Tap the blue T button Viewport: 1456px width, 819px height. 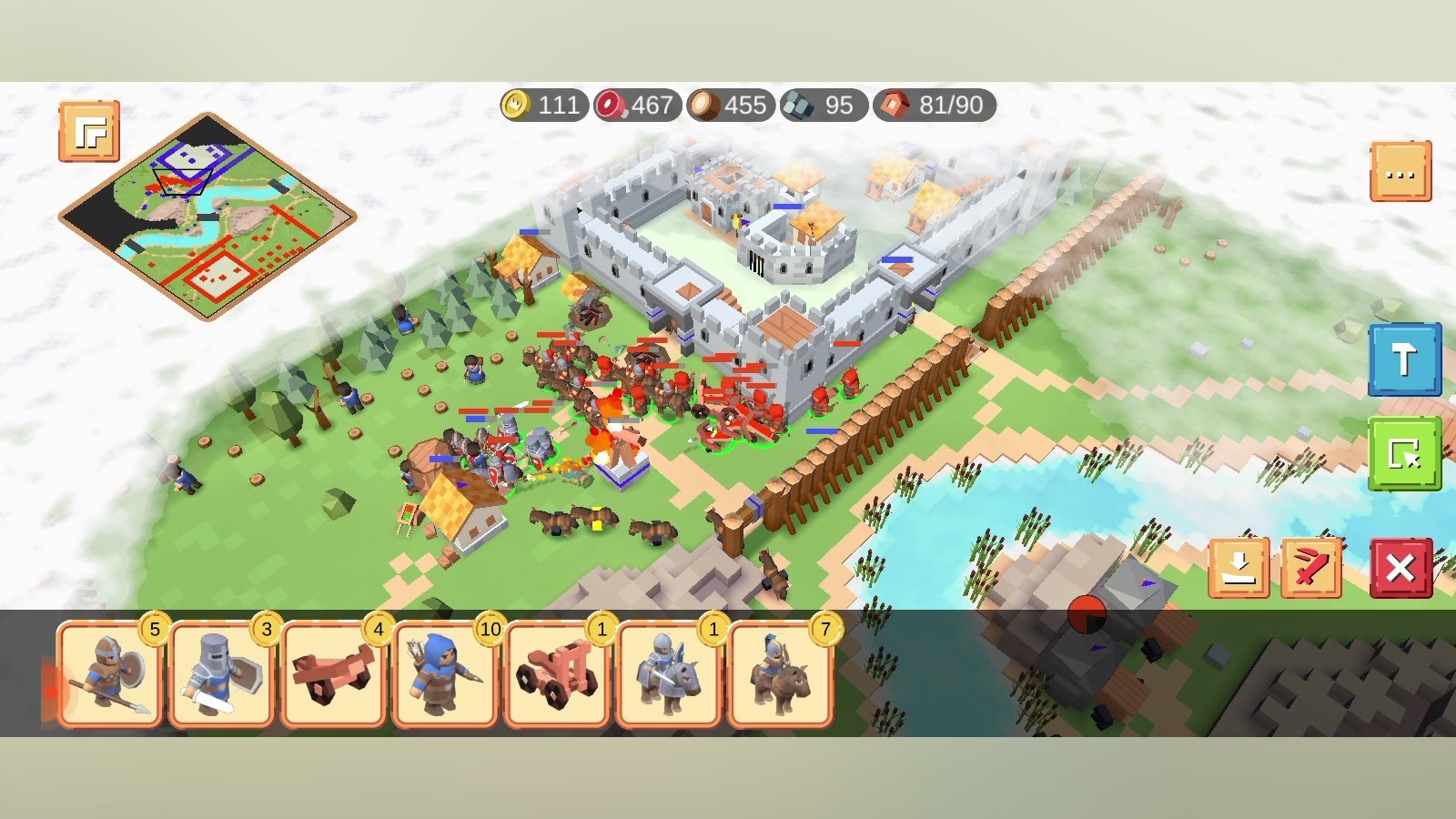[x=1404, y=359]
